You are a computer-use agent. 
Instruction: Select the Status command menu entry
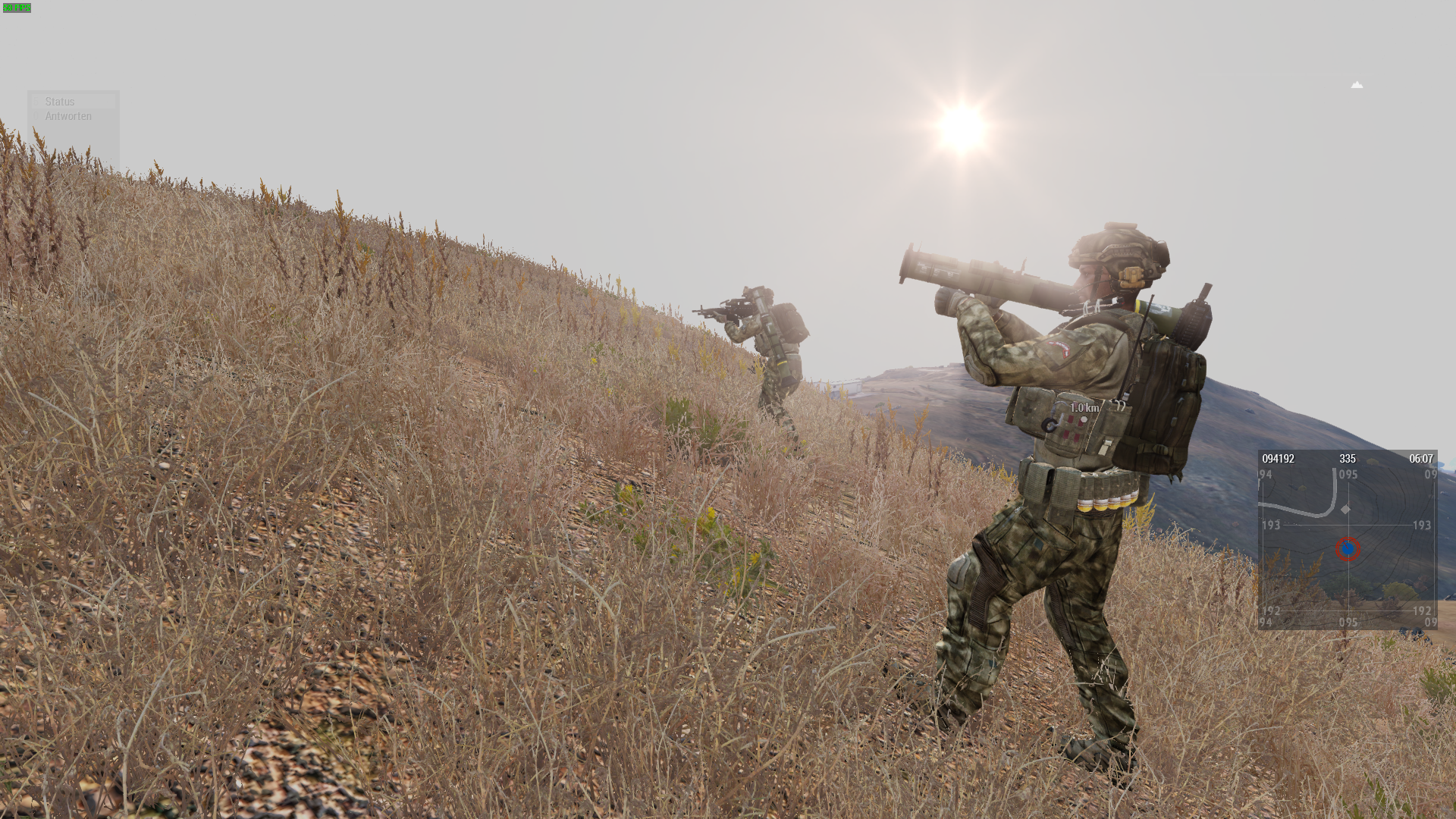point(60,102)
